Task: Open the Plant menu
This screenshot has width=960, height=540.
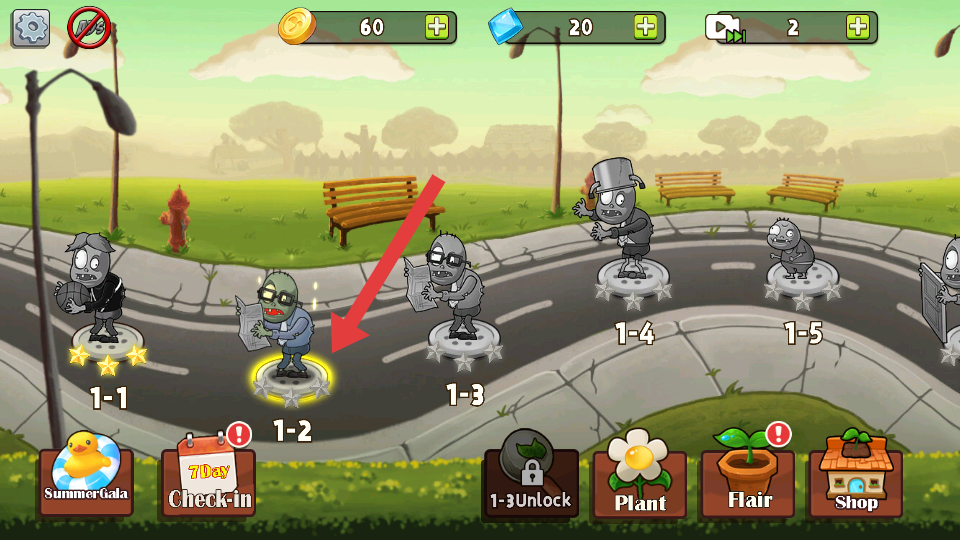Action: (639, 480)
